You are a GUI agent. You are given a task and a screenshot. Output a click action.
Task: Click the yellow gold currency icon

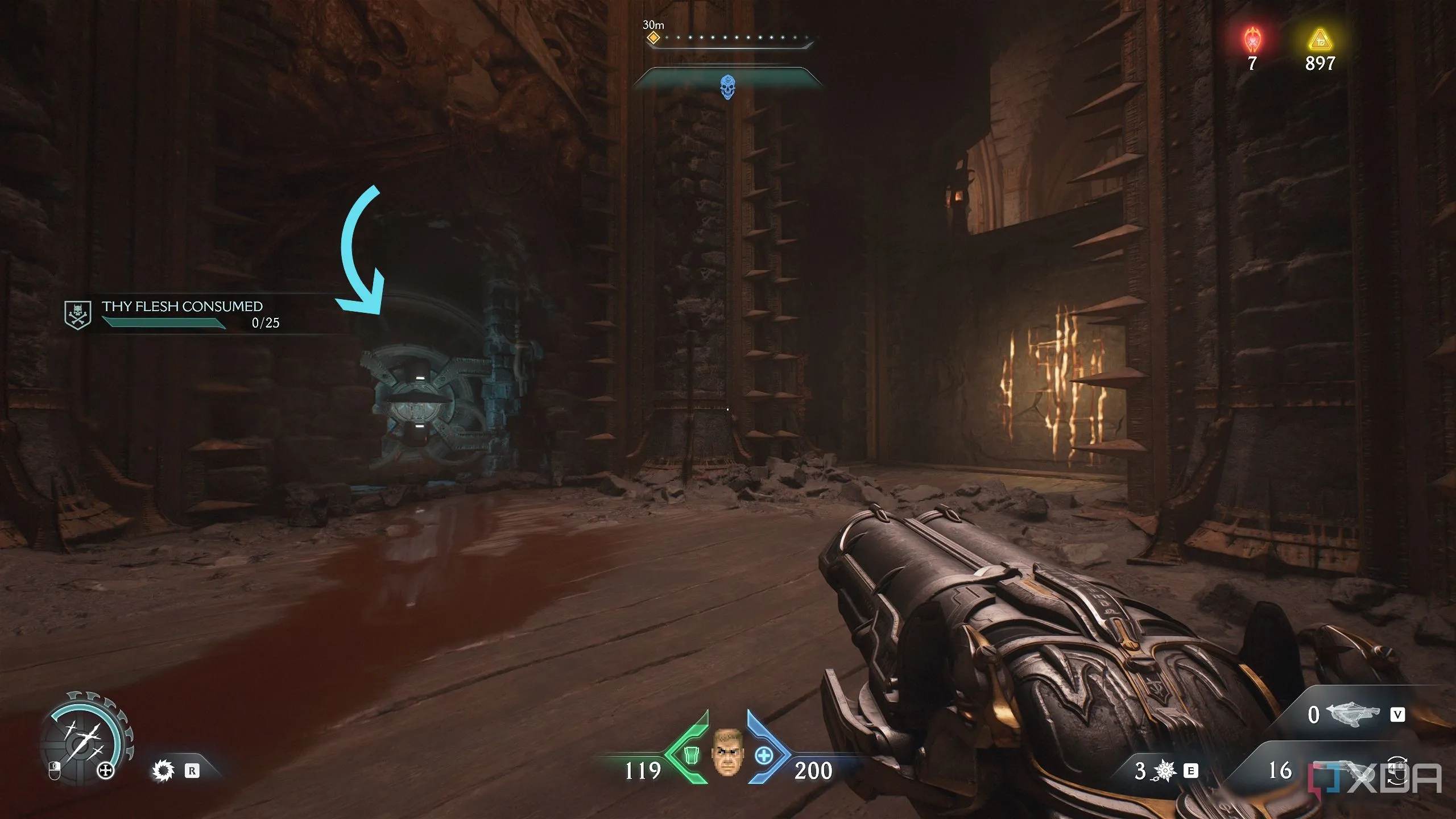(x=1319, y=40)
